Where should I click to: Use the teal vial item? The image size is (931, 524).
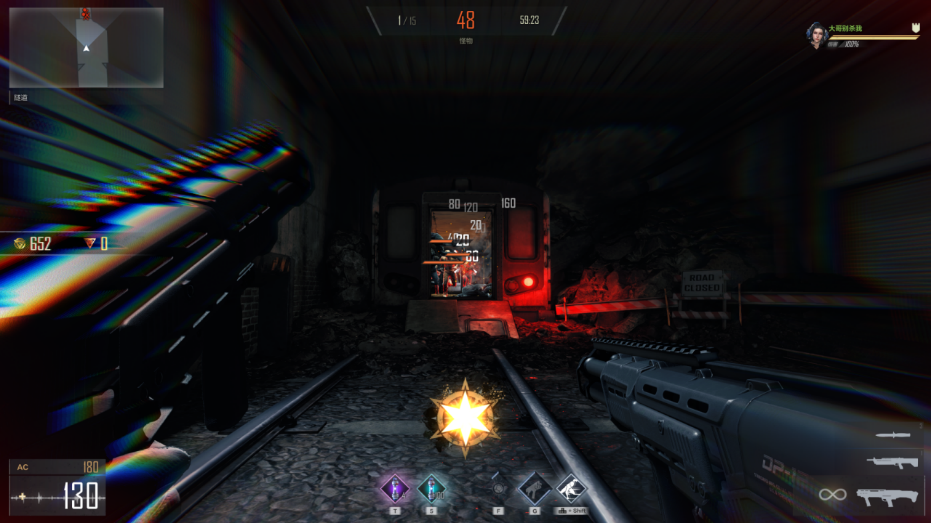click(x=431, y=489)
